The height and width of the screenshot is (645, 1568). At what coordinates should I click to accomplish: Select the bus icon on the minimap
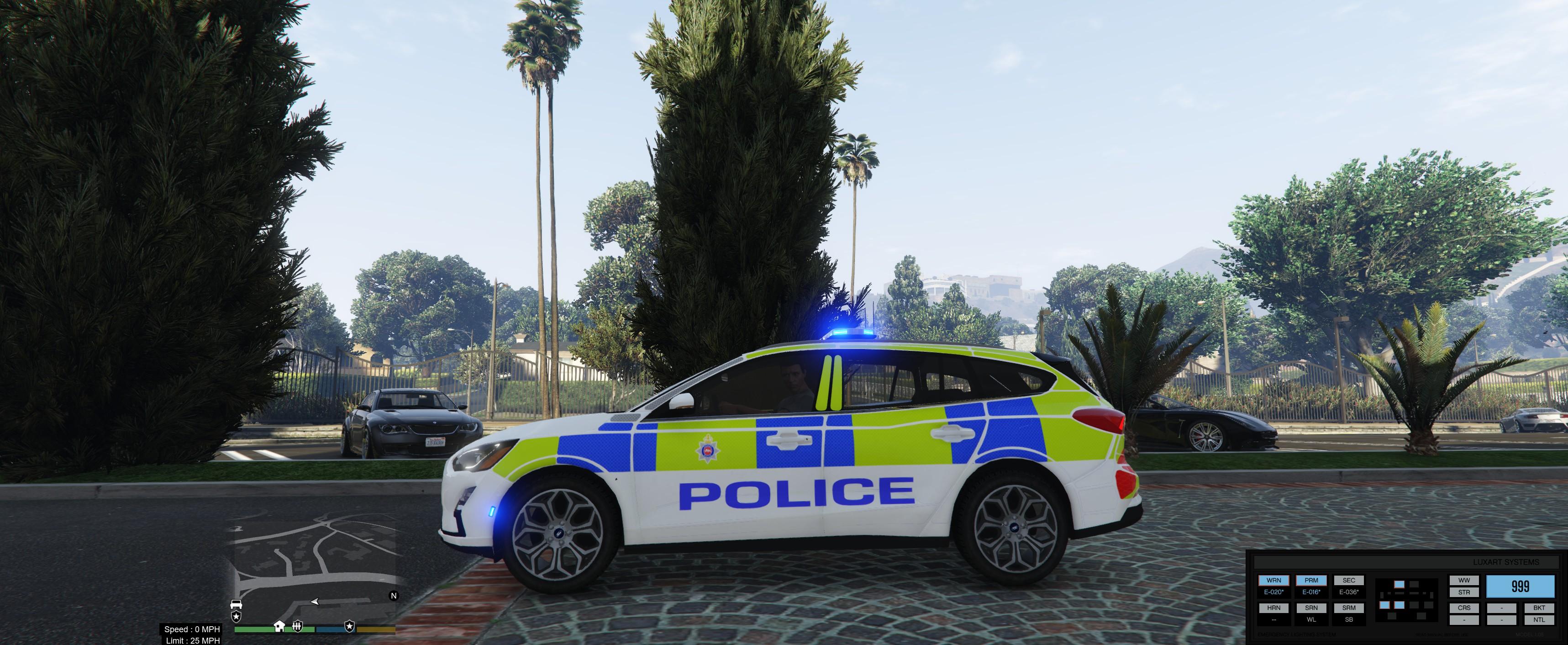237,605
